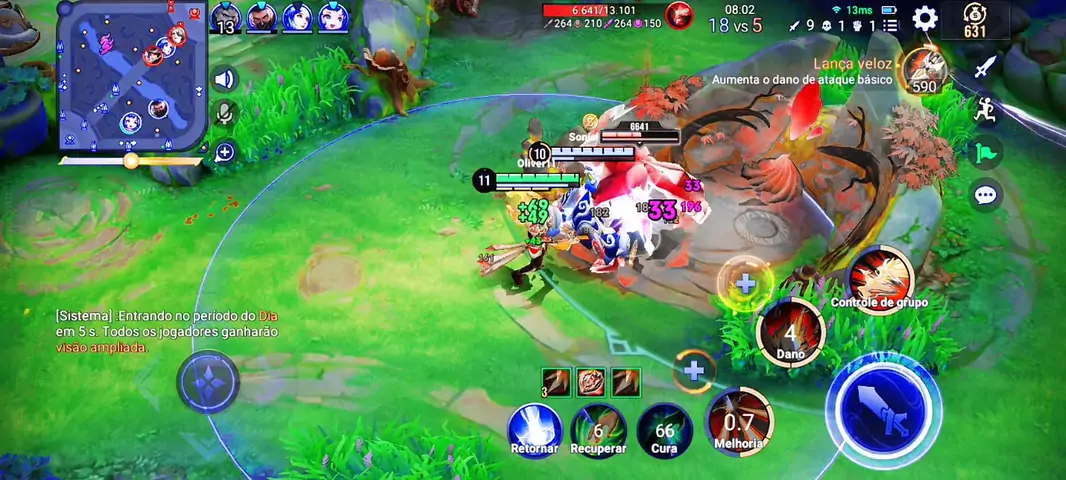This screenshot has width=1066, height=480.
Task: Open the shop via the gold coin counter
Action: tap(975, 20)
